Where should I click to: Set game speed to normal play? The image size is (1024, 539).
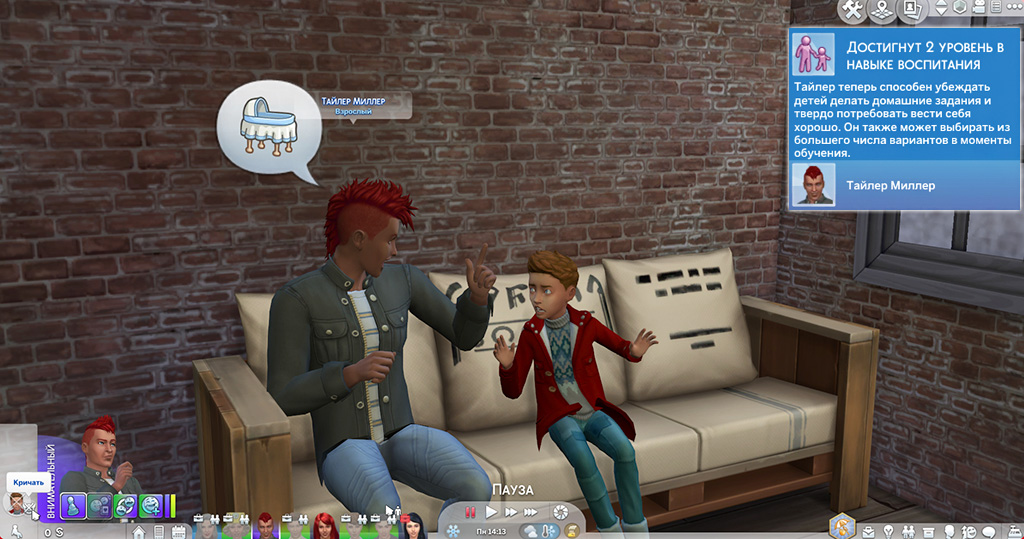(491, 512)
